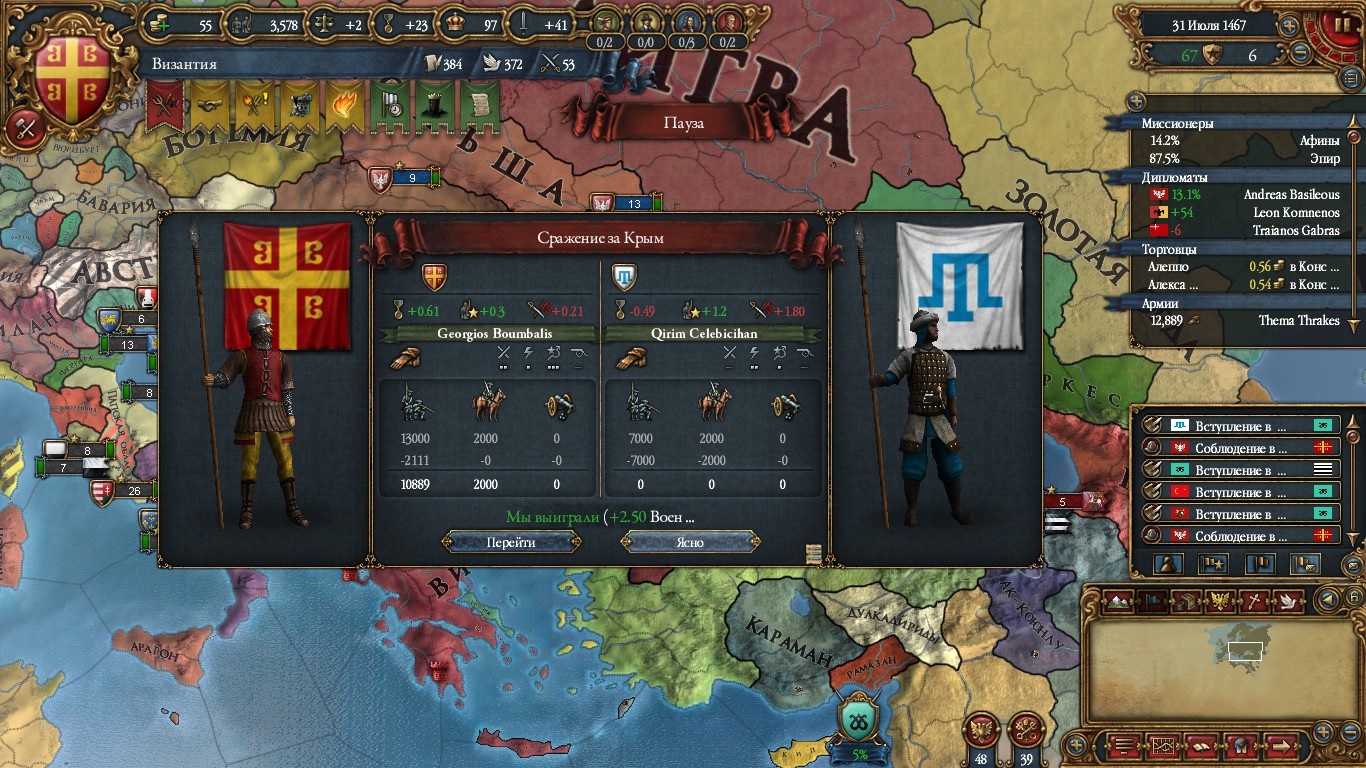
Task: Open the scroll alert banner
Action: tap(478, 105)
